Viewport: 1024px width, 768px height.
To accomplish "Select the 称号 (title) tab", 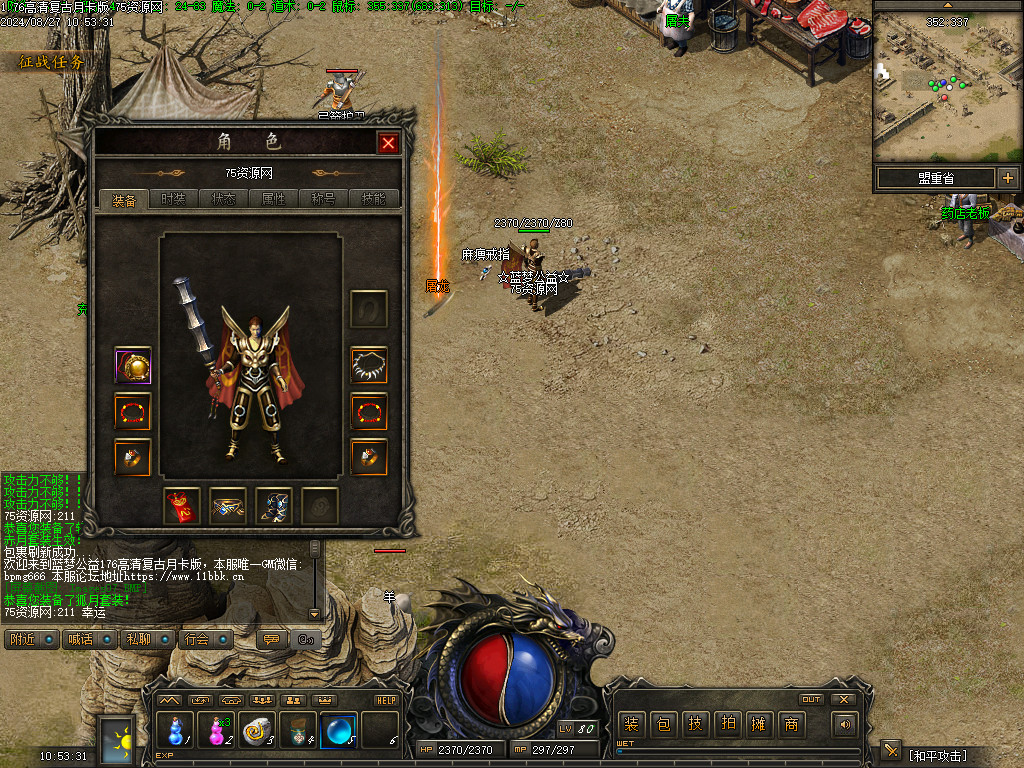I will pos(324,199).
